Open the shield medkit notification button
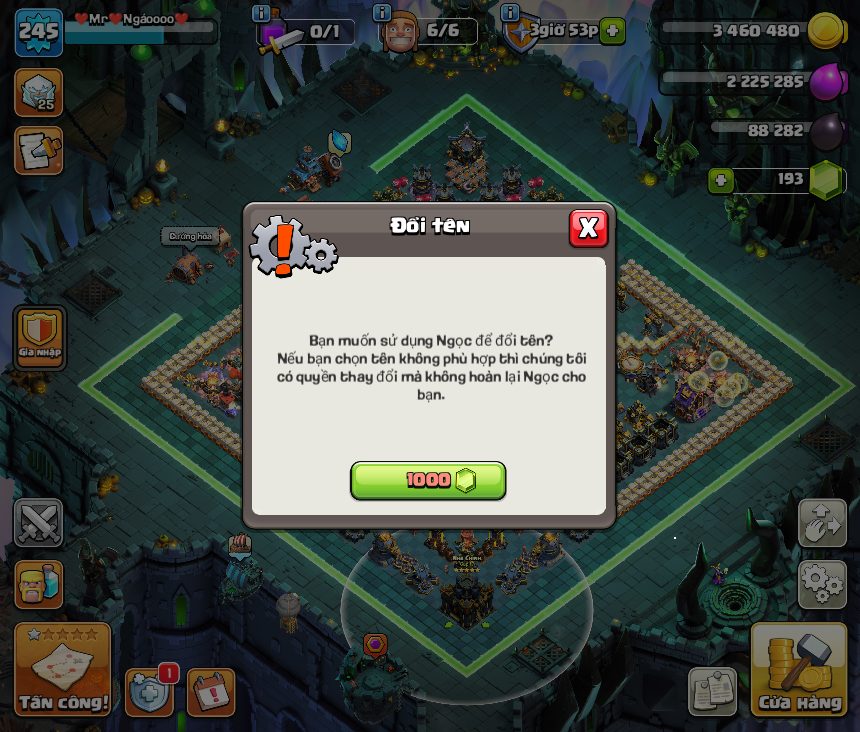The width and height of the screenshot is (860, 732). pos(149,692)
